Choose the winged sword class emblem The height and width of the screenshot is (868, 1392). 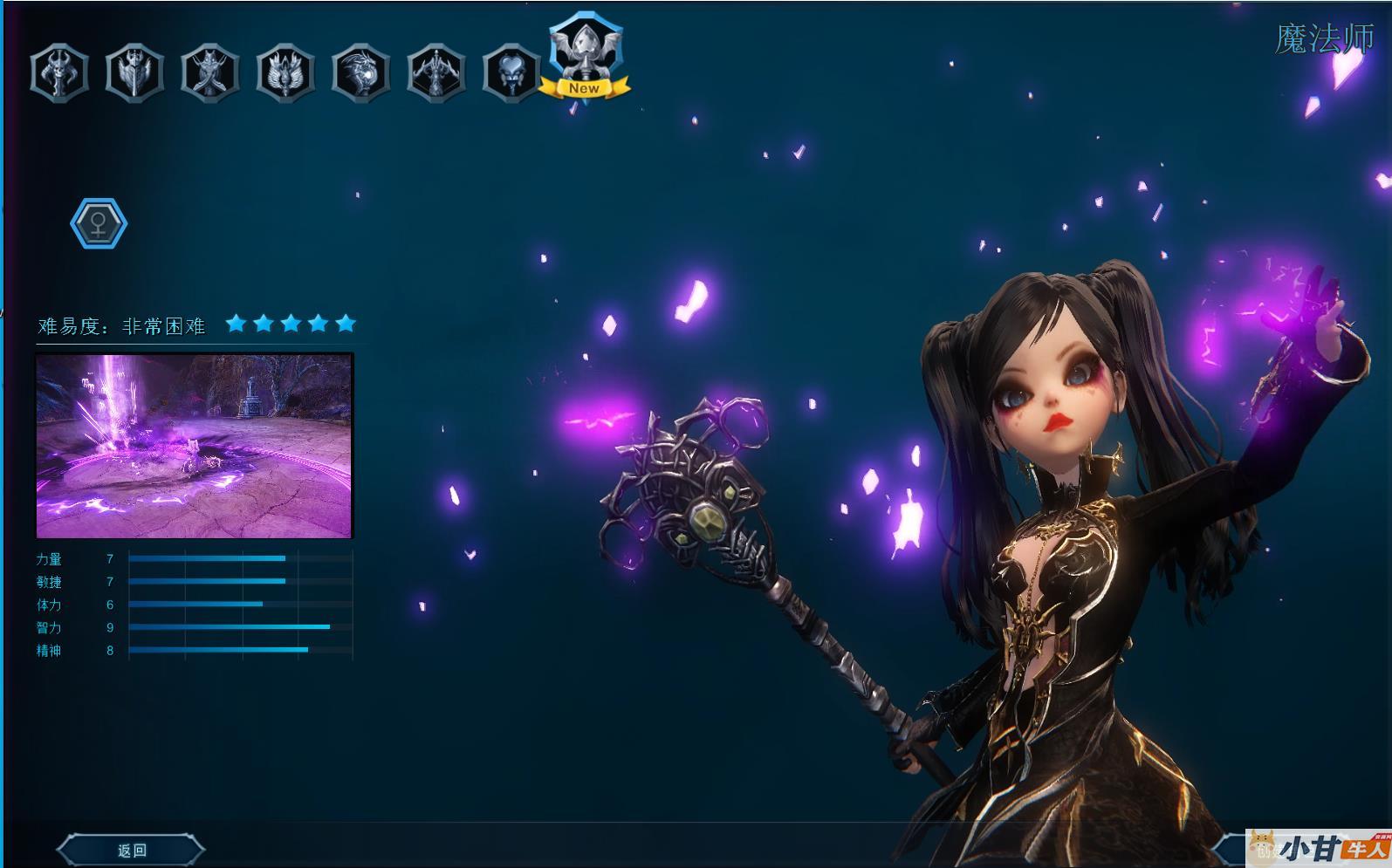(x=134, y=72)
